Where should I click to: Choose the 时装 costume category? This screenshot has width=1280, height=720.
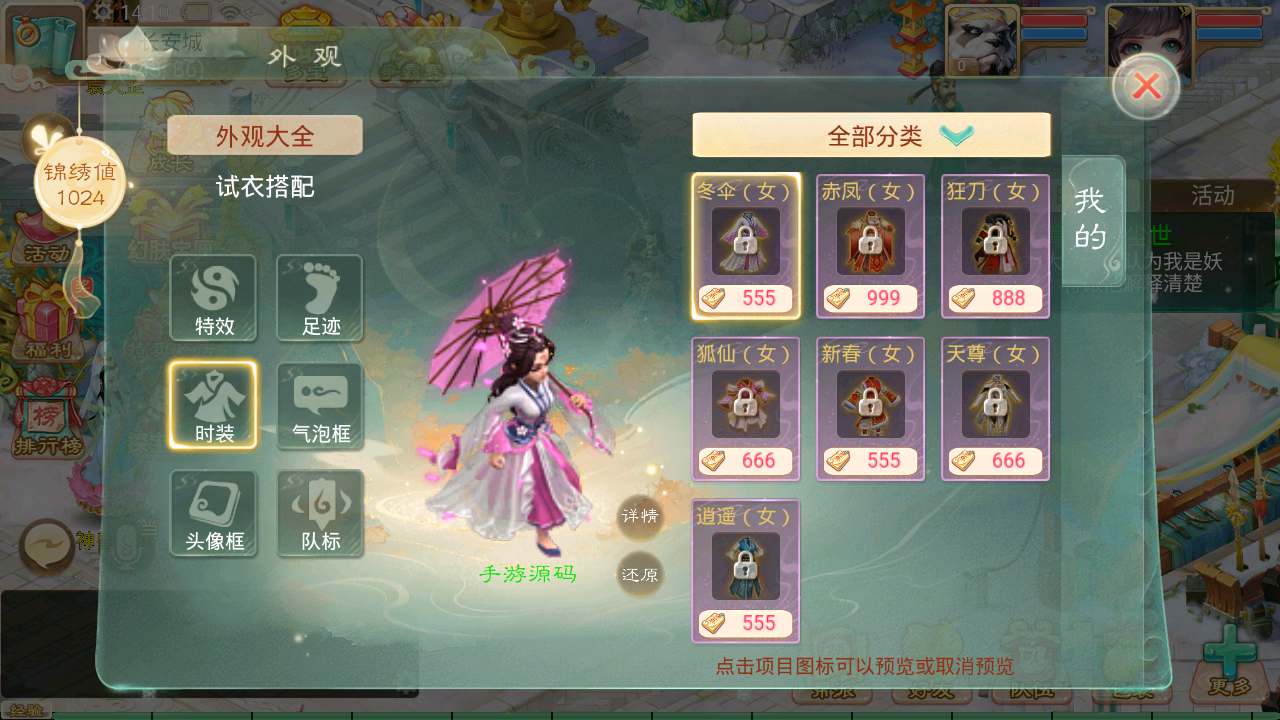(x=213, y=405)
